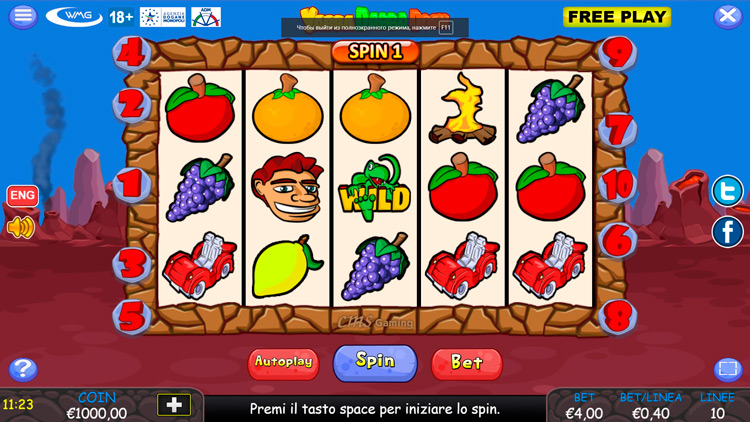Toggle sound with the speaker icon
Screen dimensions: 750x422
[21, 228]
